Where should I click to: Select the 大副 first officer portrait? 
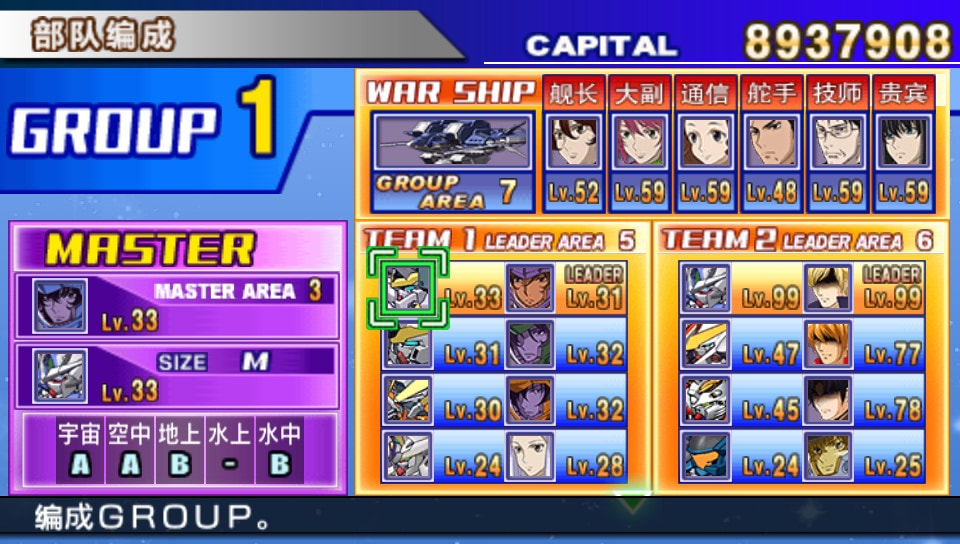coord(639,143)
